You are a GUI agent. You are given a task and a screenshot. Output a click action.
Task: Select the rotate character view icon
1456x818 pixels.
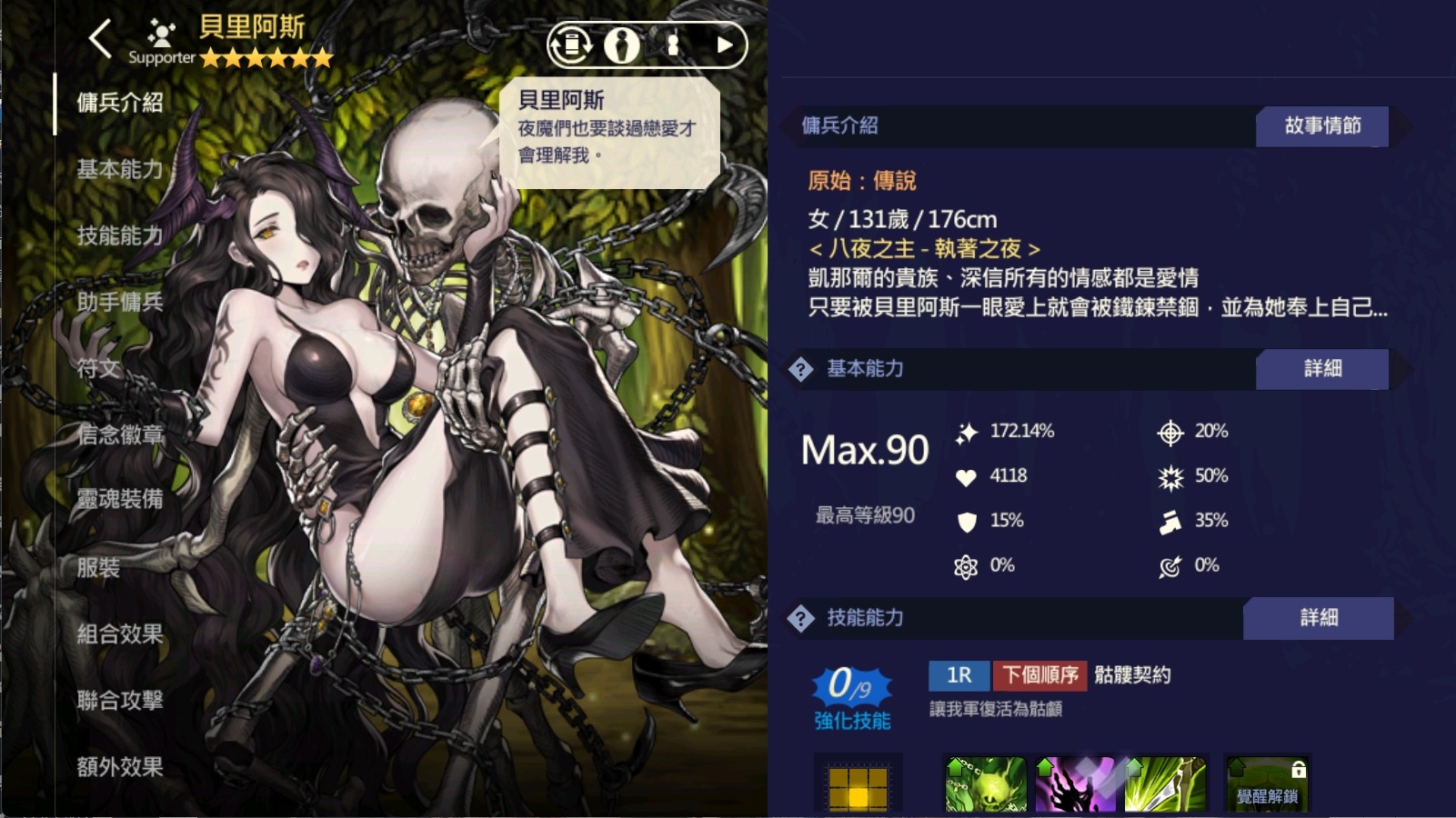pyautogui.click(x=571, y=44)
